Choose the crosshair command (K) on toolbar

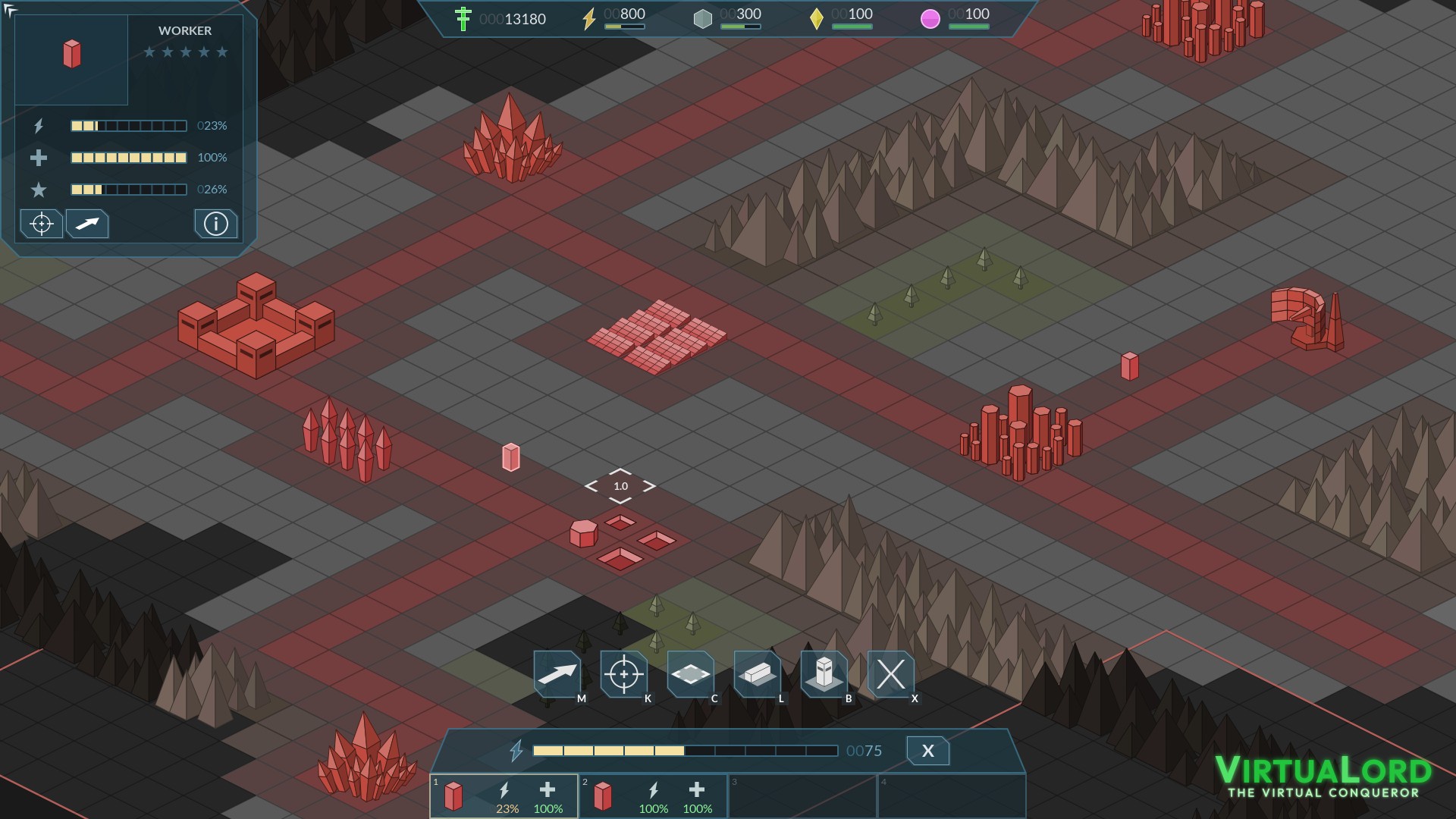point(624,673)
